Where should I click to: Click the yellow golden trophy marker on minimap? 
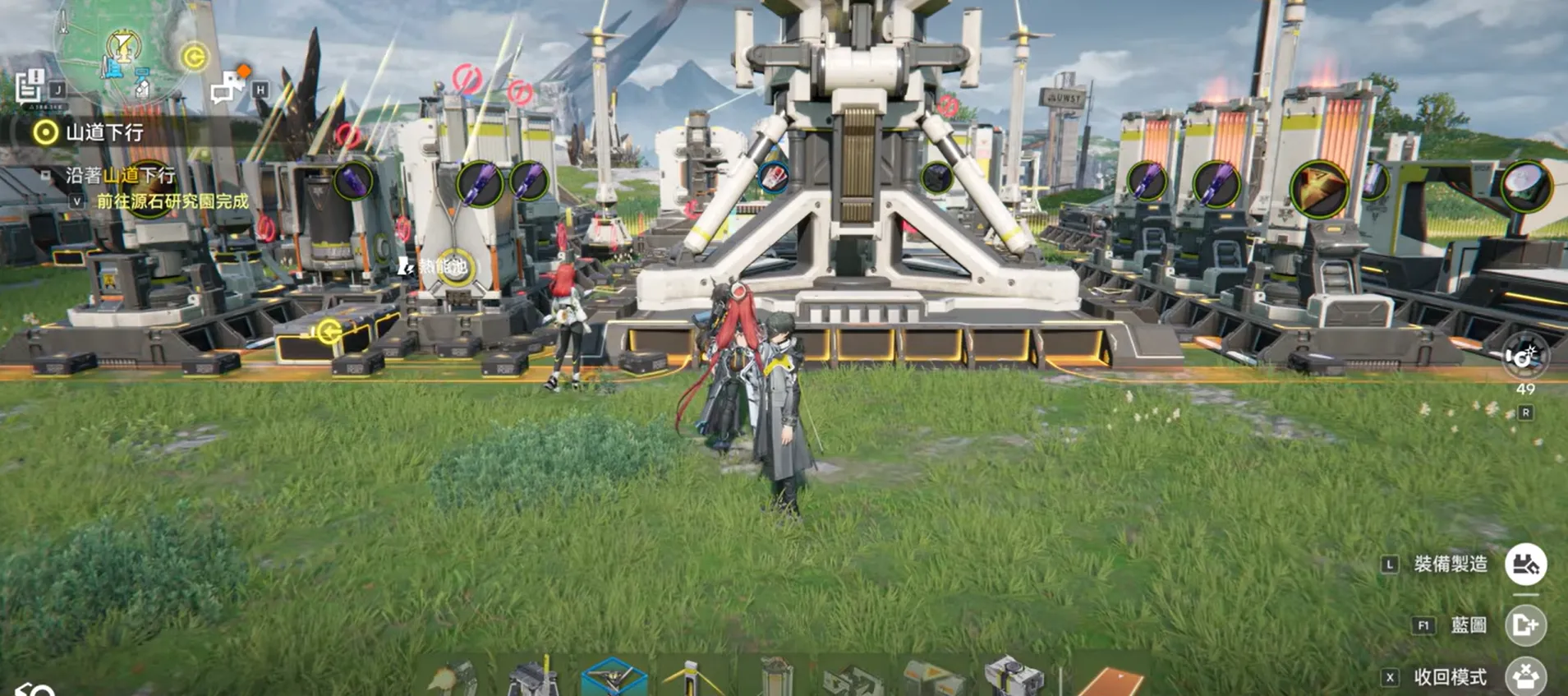pyautogui.click(x=123, y=45)
